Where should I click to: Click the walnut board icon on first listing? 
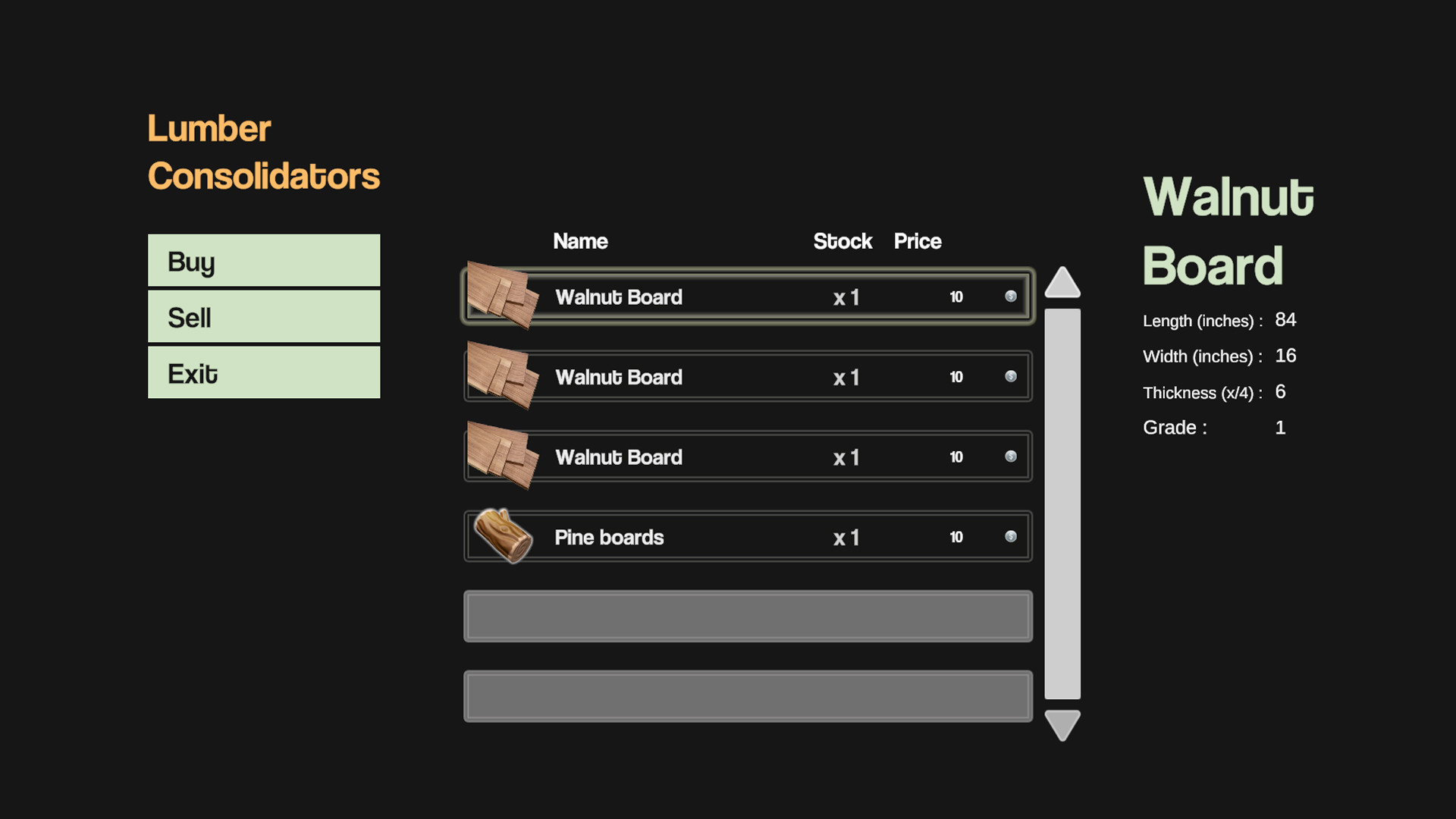pos(504,297)
